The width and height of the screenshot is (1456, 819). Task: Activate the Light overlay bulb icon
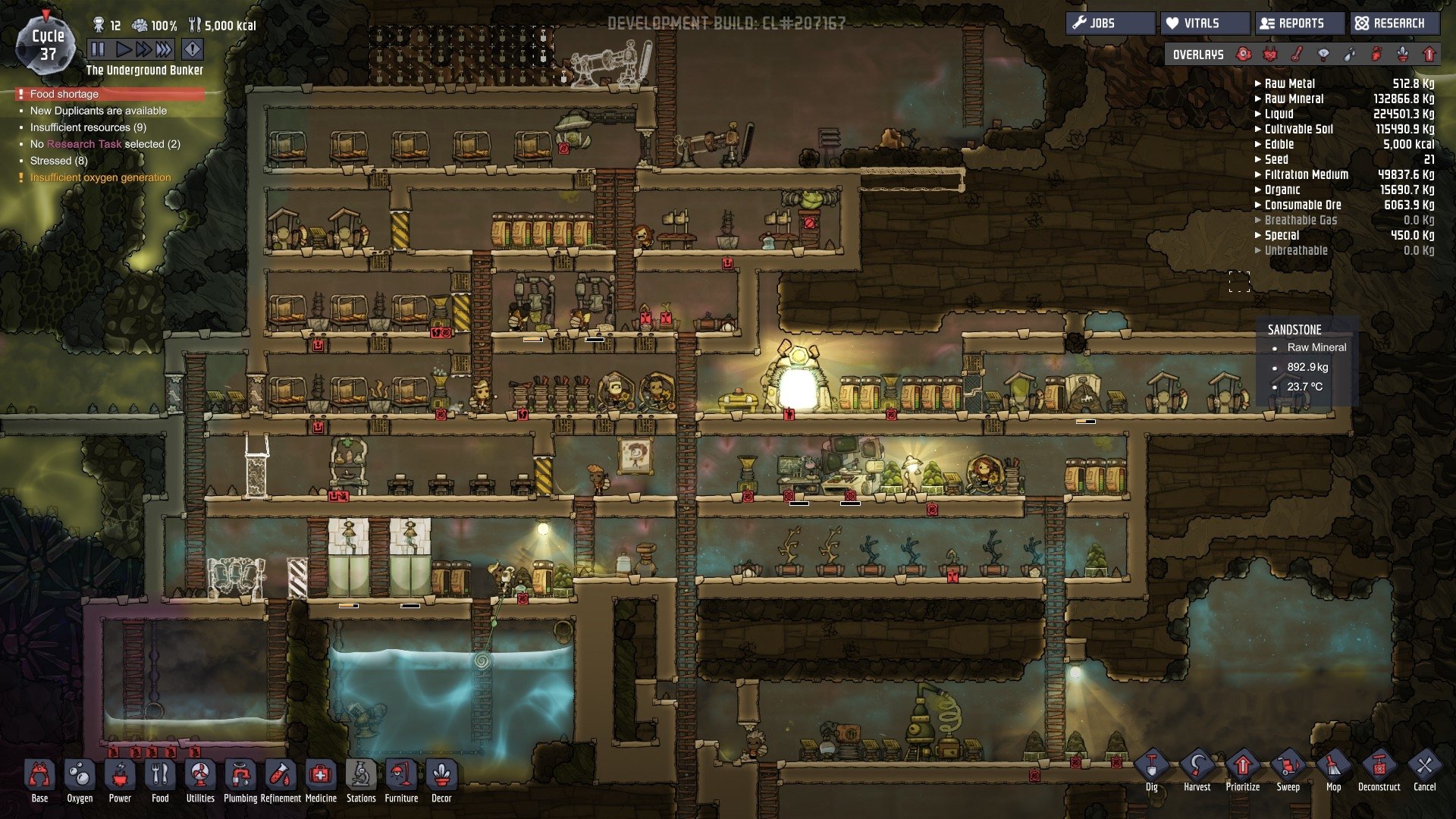(x=1324, y=55)
